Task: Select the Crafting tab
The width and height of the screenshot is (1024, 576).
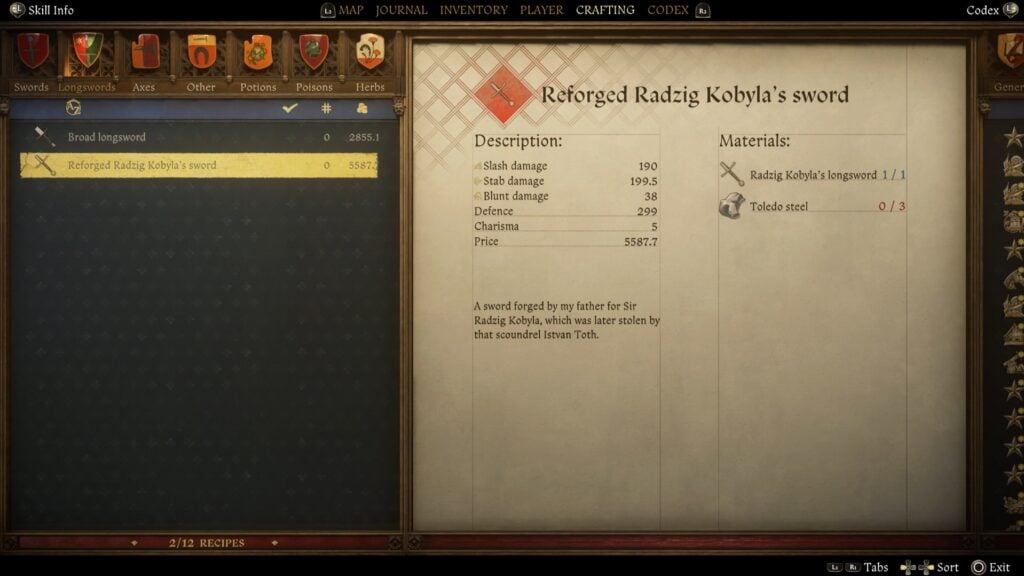Action: tap(605, 10)
